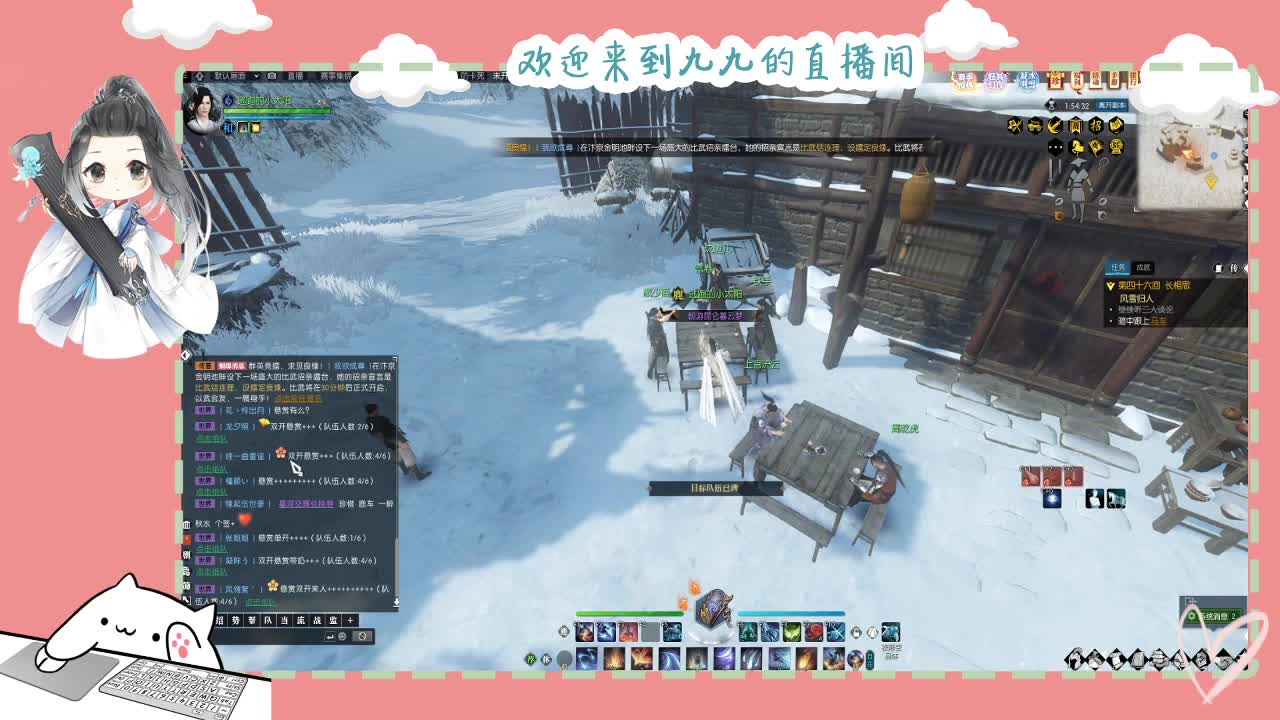The height and width of the screenshot is (720, 1280).
Task: Click the green health bar above the skill bar
Action: pyautogui.click(x=630, y=613)
